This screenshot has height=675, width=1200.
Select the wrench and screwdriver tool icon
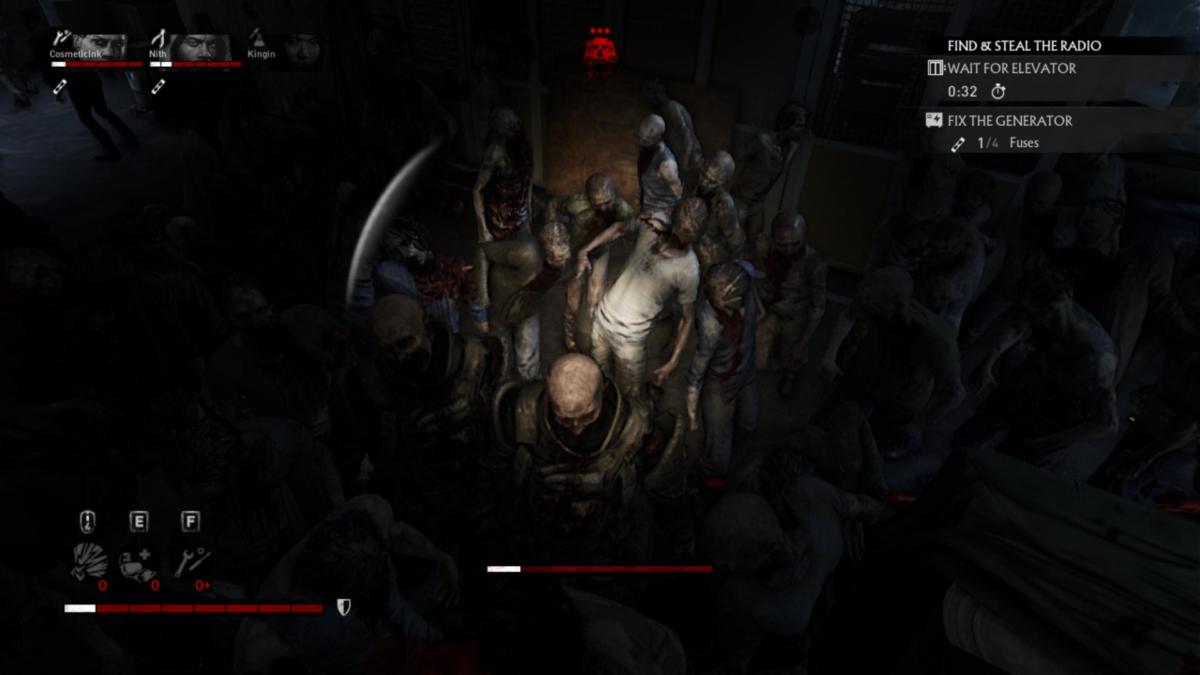point(190,563)
